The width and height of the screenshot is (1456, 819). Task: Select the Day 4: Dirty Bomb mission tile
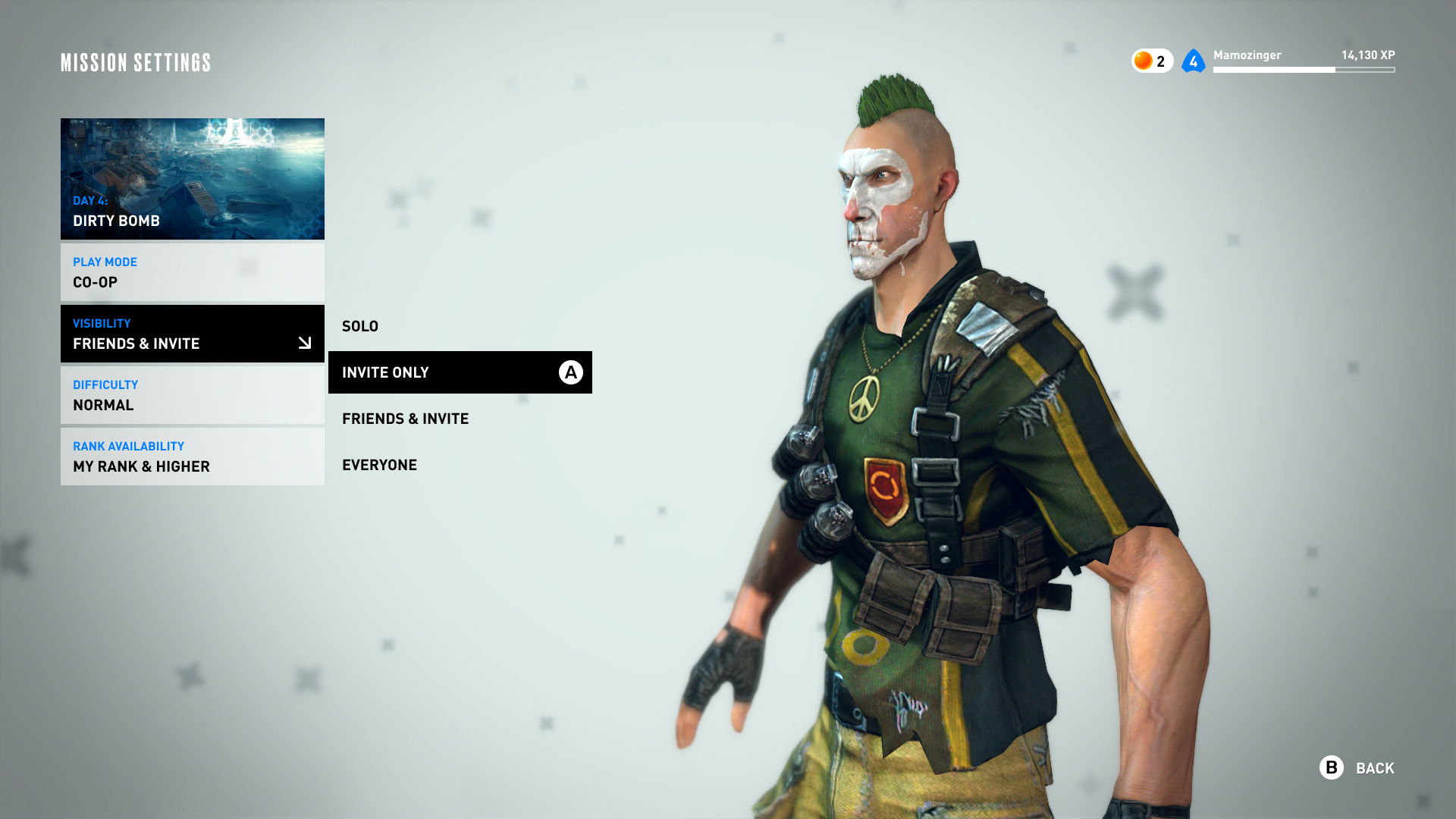(193, 179)
